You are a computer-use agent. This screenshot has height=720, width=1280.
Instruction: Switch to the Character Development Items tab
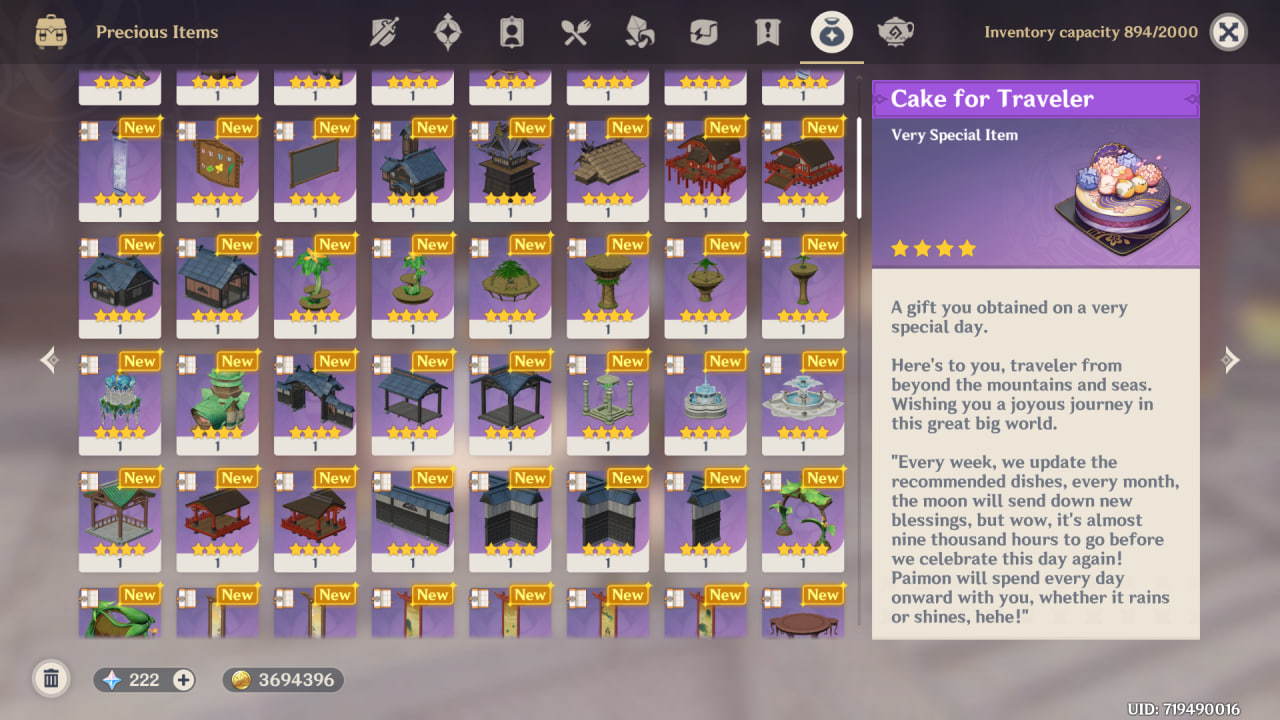pos(511,31)
